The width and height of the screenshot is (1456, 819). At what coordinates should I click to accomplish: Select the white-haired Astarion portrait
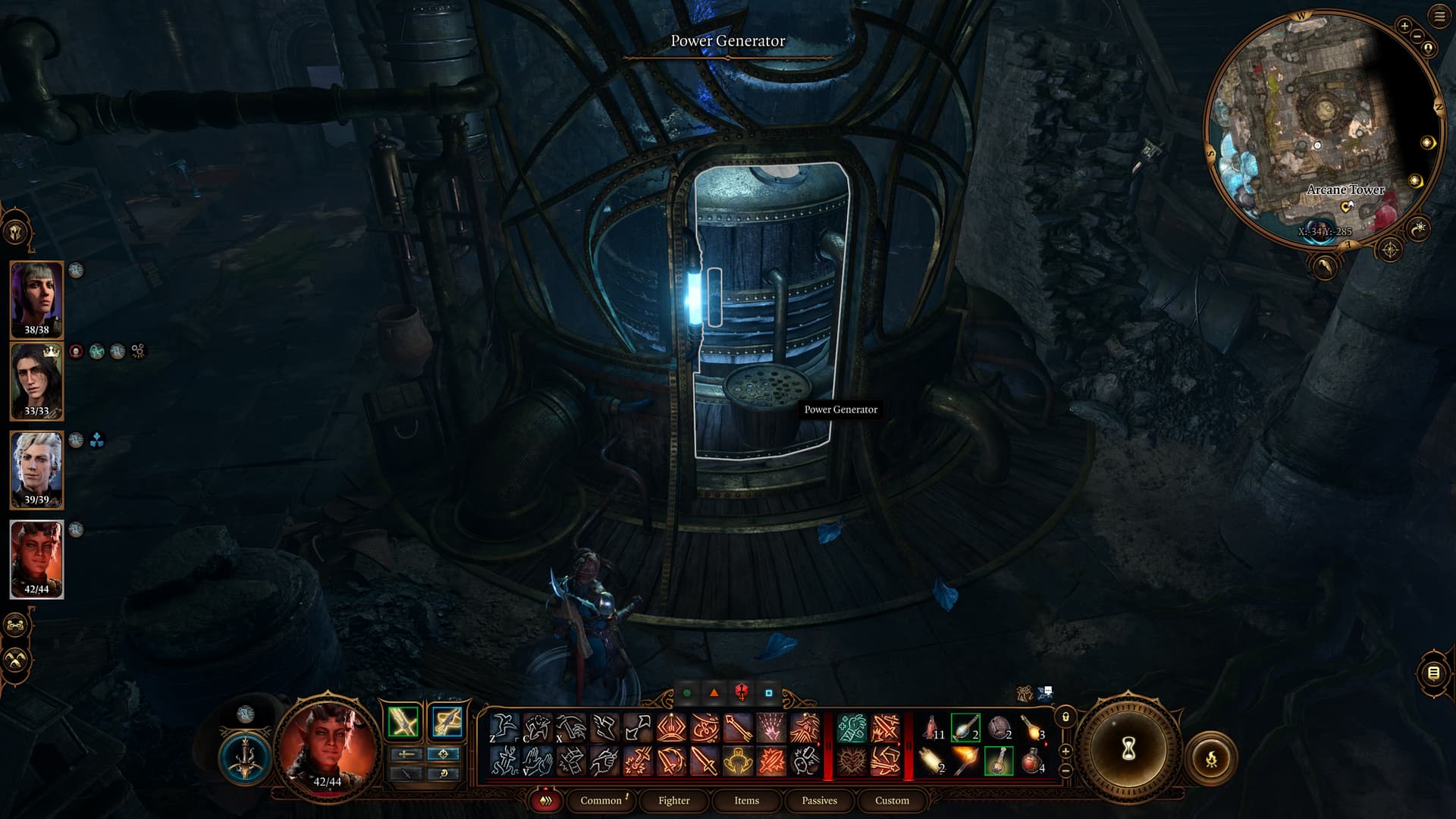36,469
